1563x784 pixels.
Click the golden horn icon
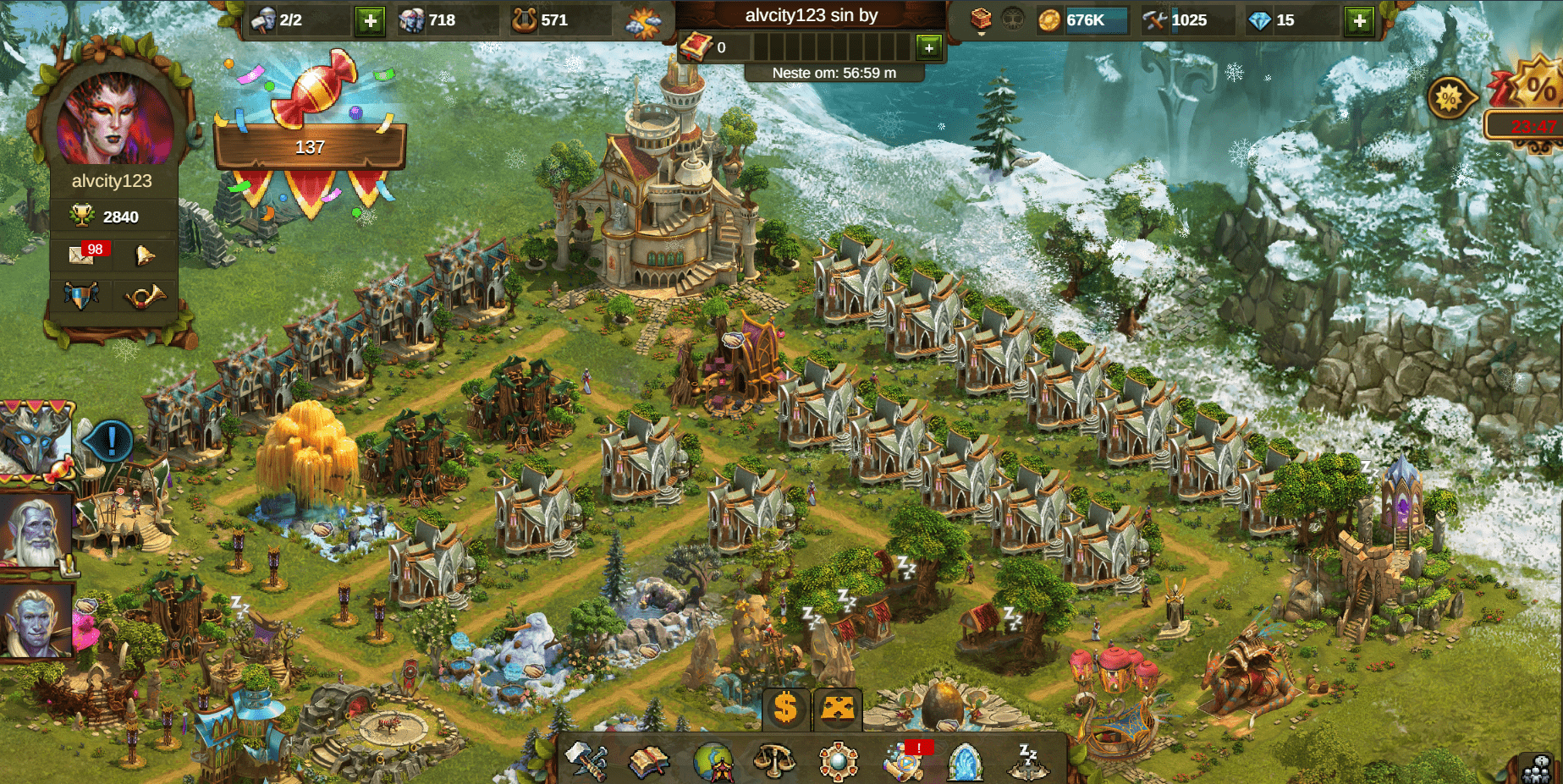pos(145,296)
